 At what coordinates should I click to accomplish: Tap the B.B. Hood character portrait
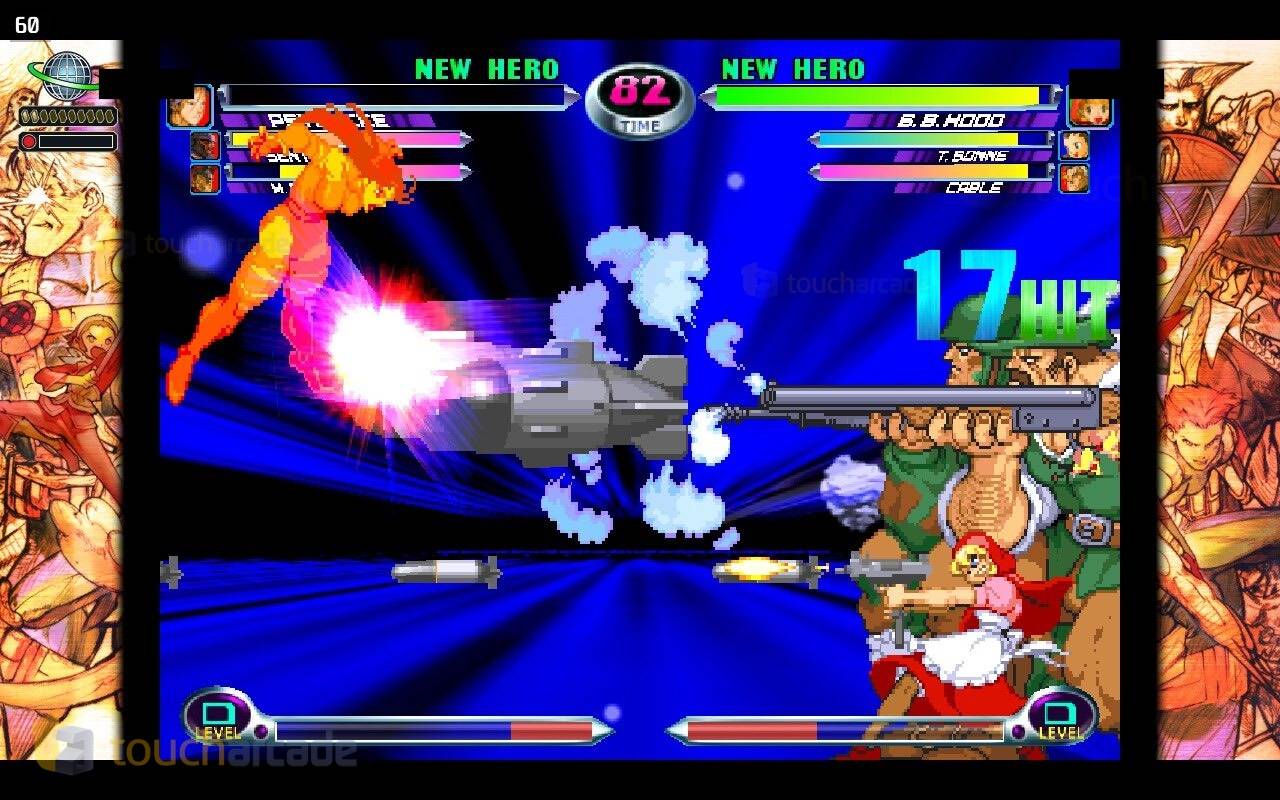(1090, 106)
